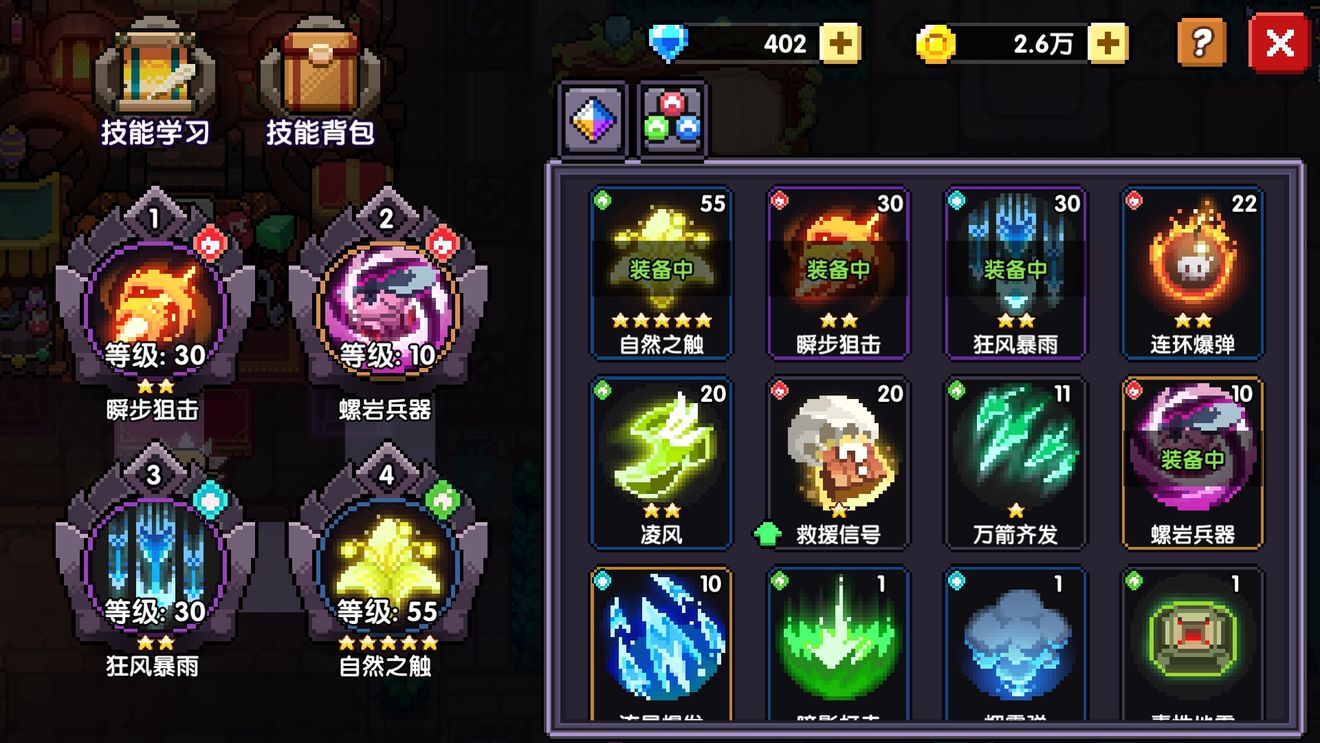Choose 狂风暴雨 skill card in list

pos(1015,272)
